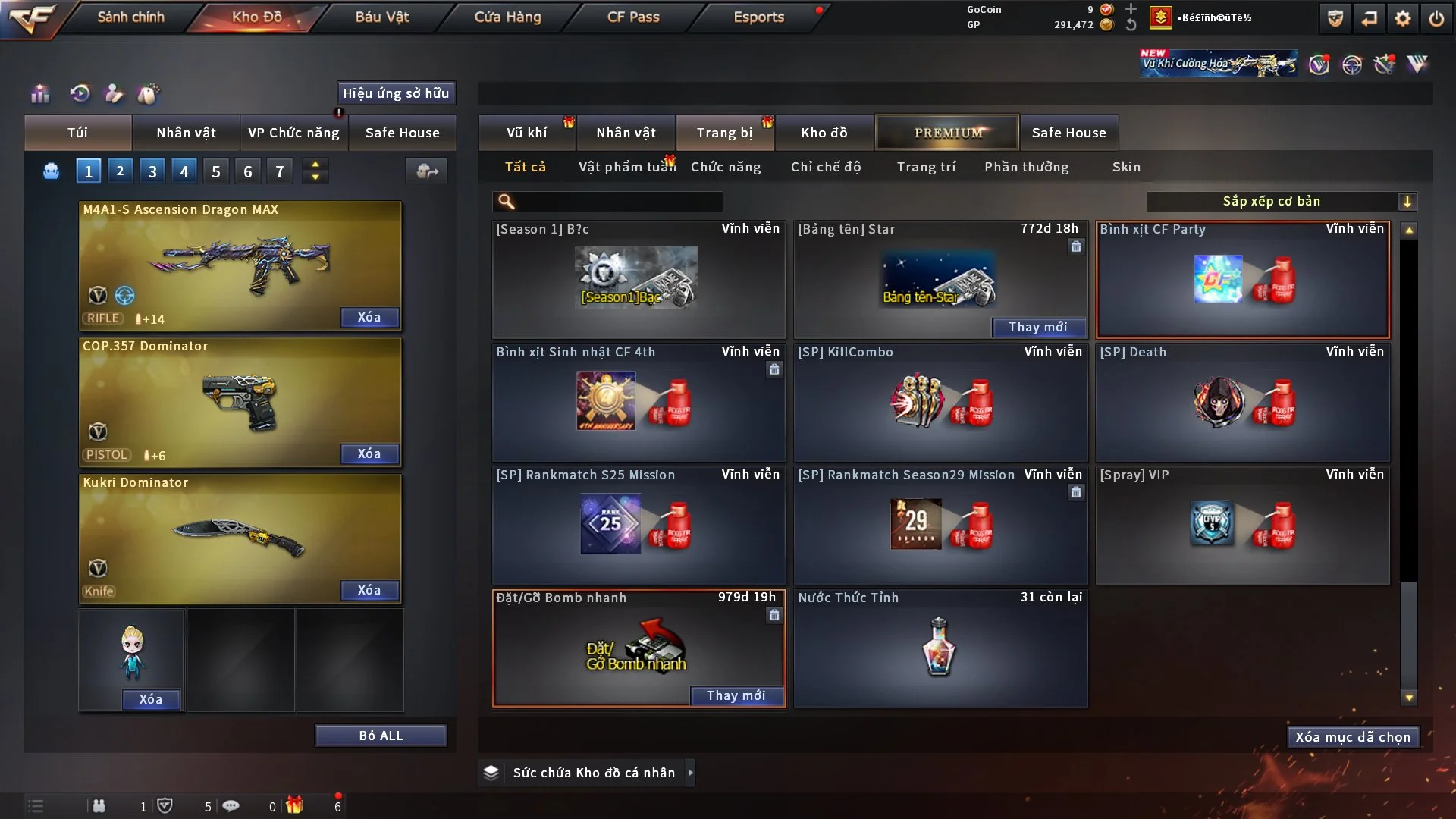1456x819 pixels.
Task: Renew the Đặt/Gỡ Bomb nhanh item
Action: (x=736, y=695)
